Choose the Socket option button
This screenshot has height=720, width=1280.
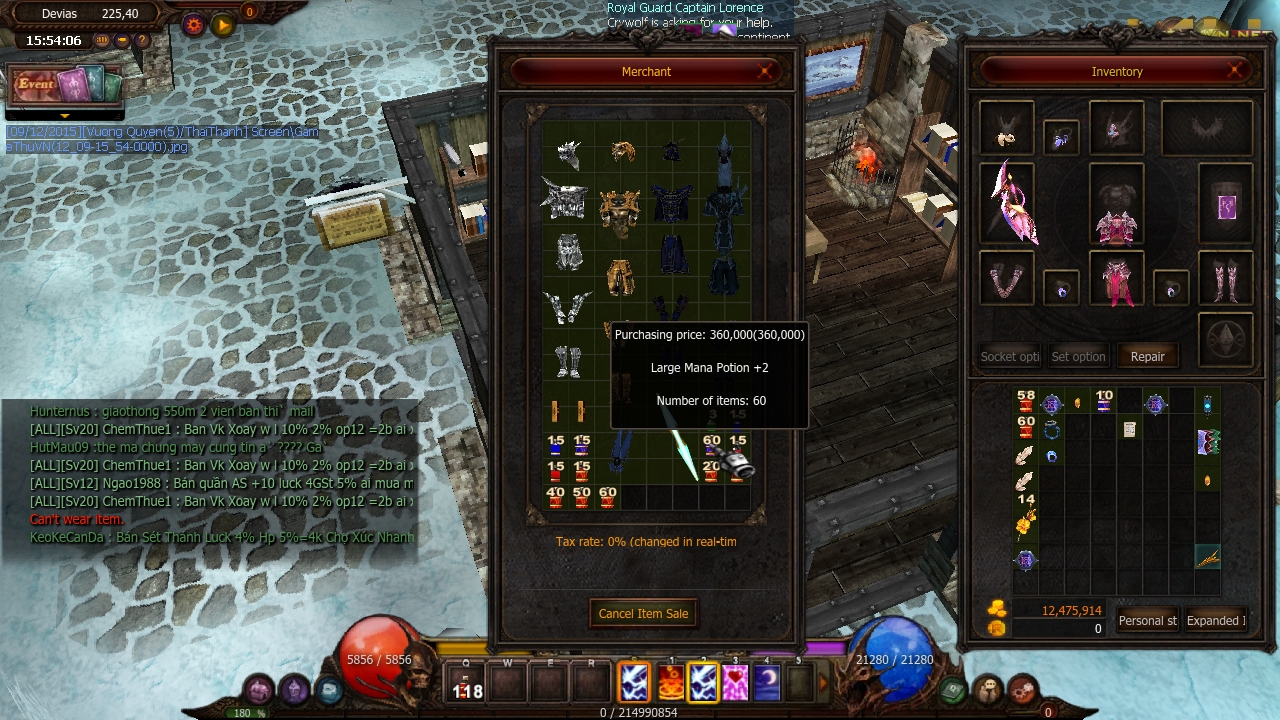1009,356
